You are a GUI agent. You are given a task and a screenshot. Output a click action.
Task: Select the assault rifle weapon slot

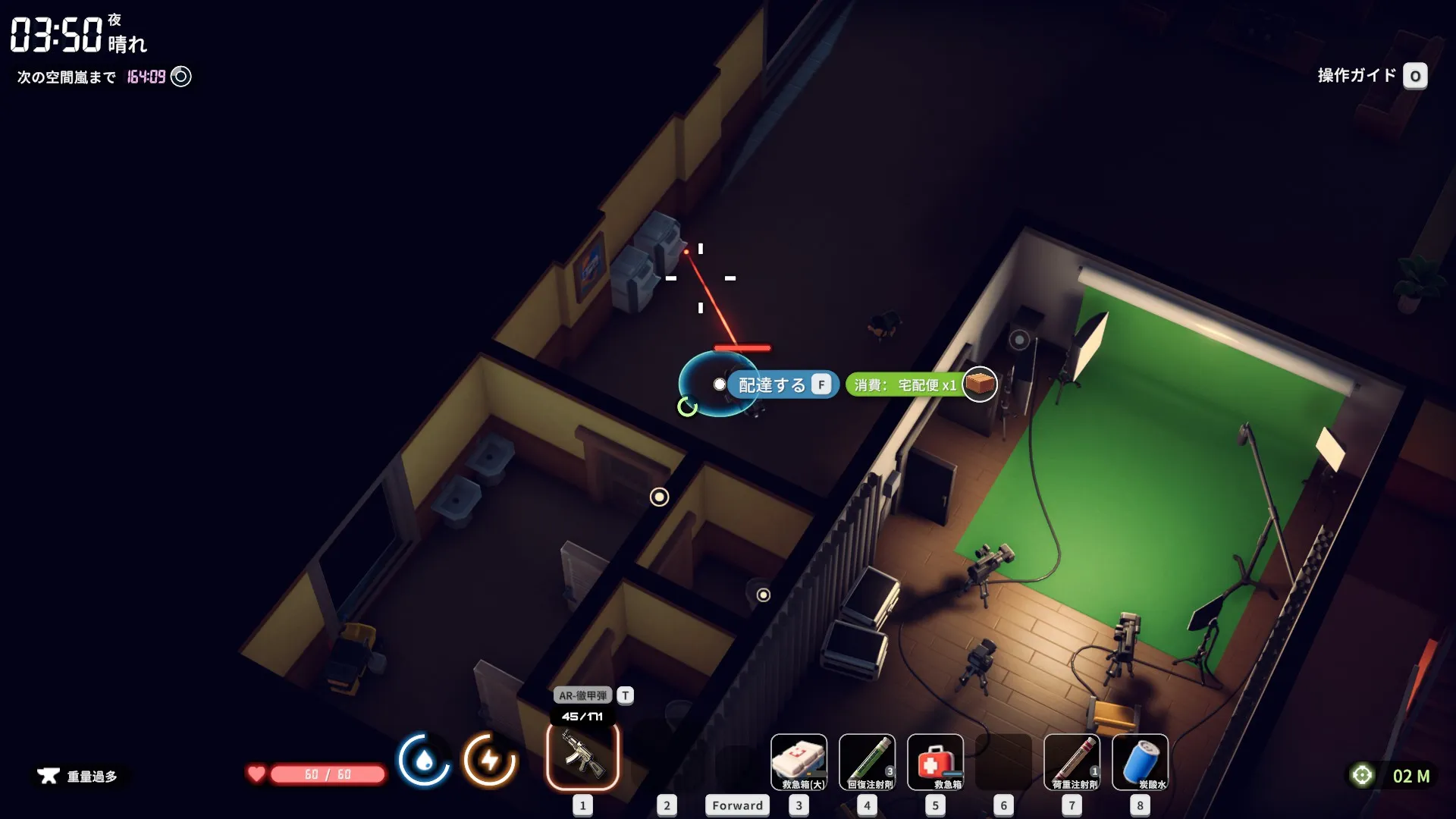(582, 757)
